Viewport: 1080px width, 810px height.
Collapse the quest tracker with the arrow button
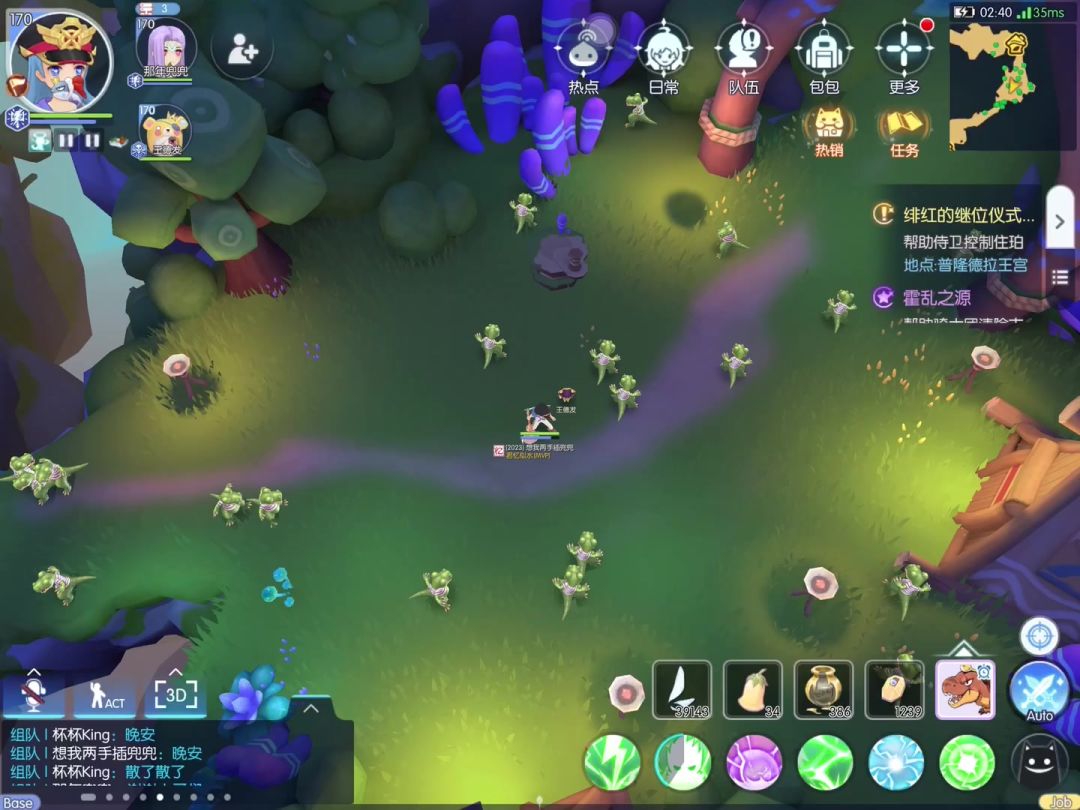(1060, 221)
